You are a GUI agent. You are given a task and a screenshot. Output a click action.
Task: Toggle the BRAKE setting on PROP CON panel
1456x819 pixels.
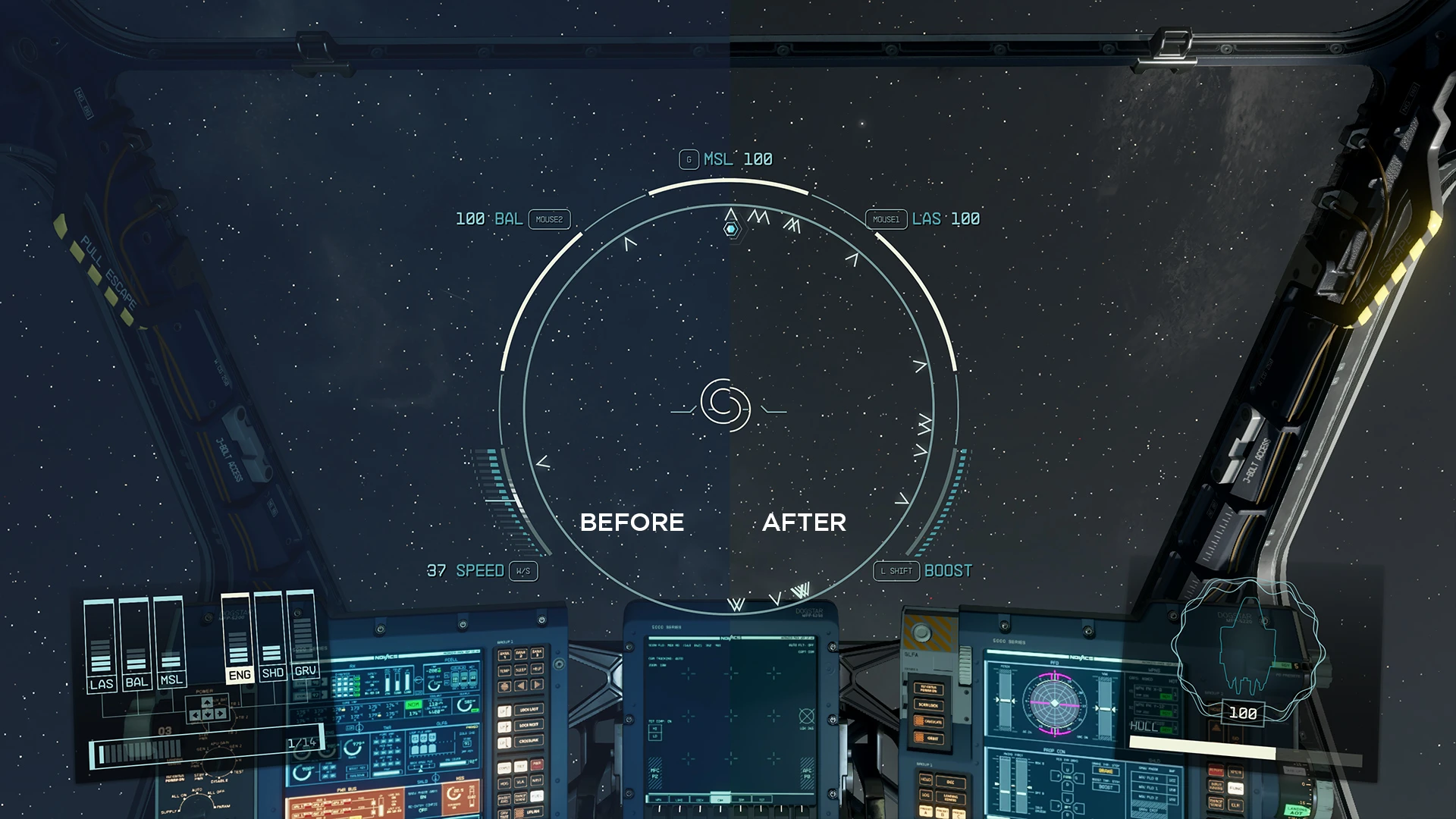click(x=1106, y=771)
